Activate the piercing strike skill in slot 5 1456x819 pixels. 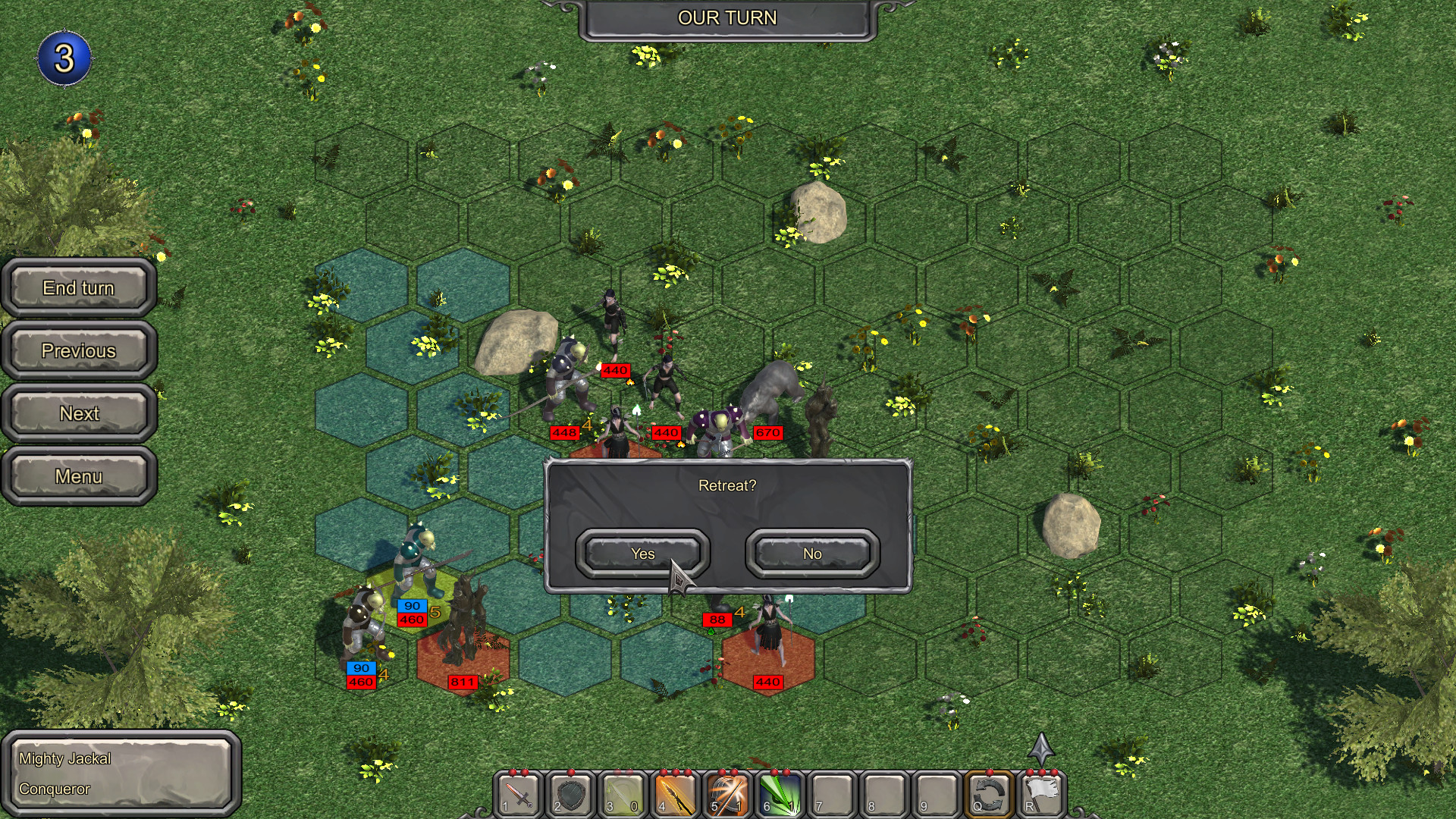point(726,796)
